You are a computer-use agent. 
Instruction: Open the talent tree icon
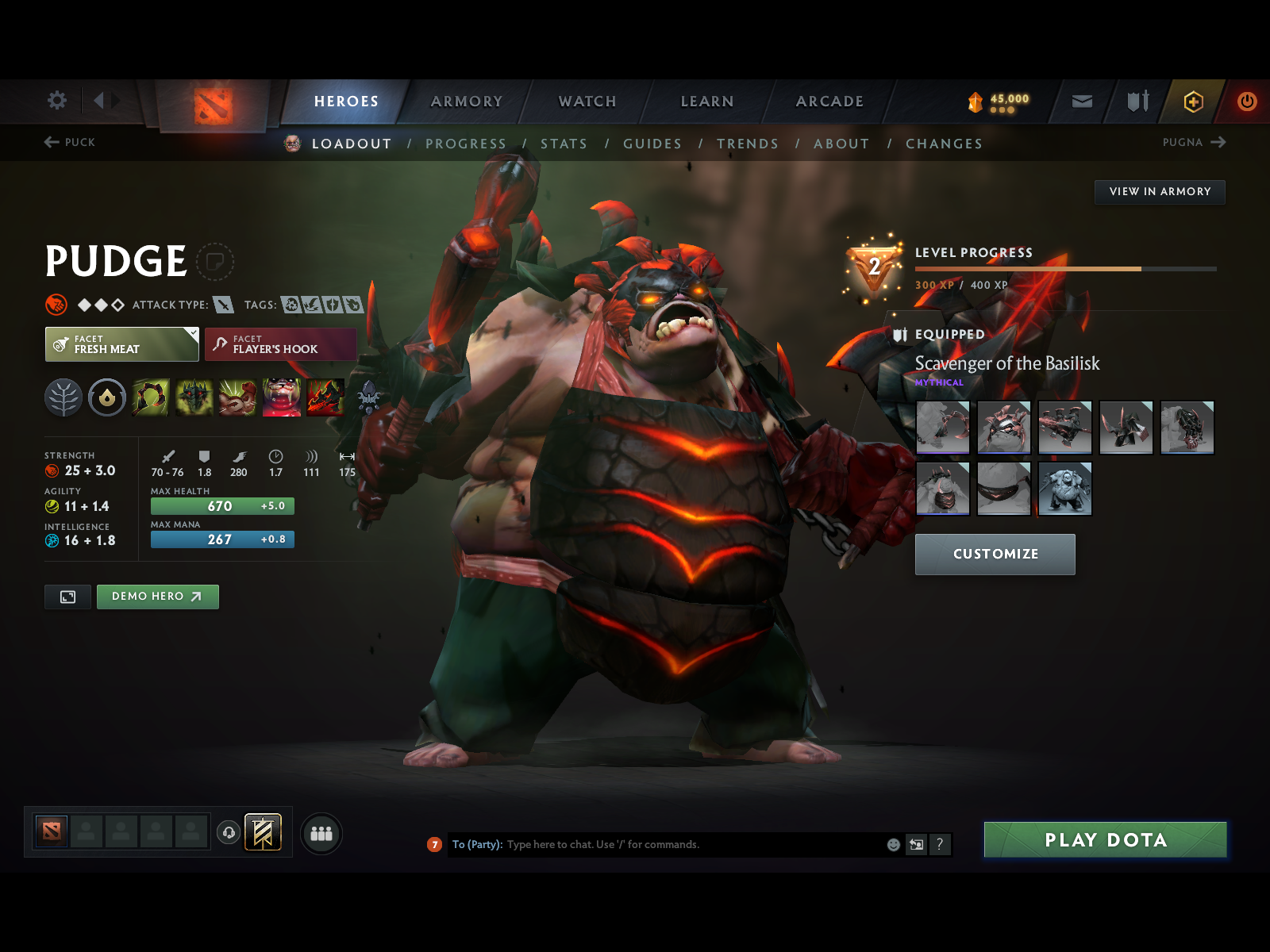[63, 398]
